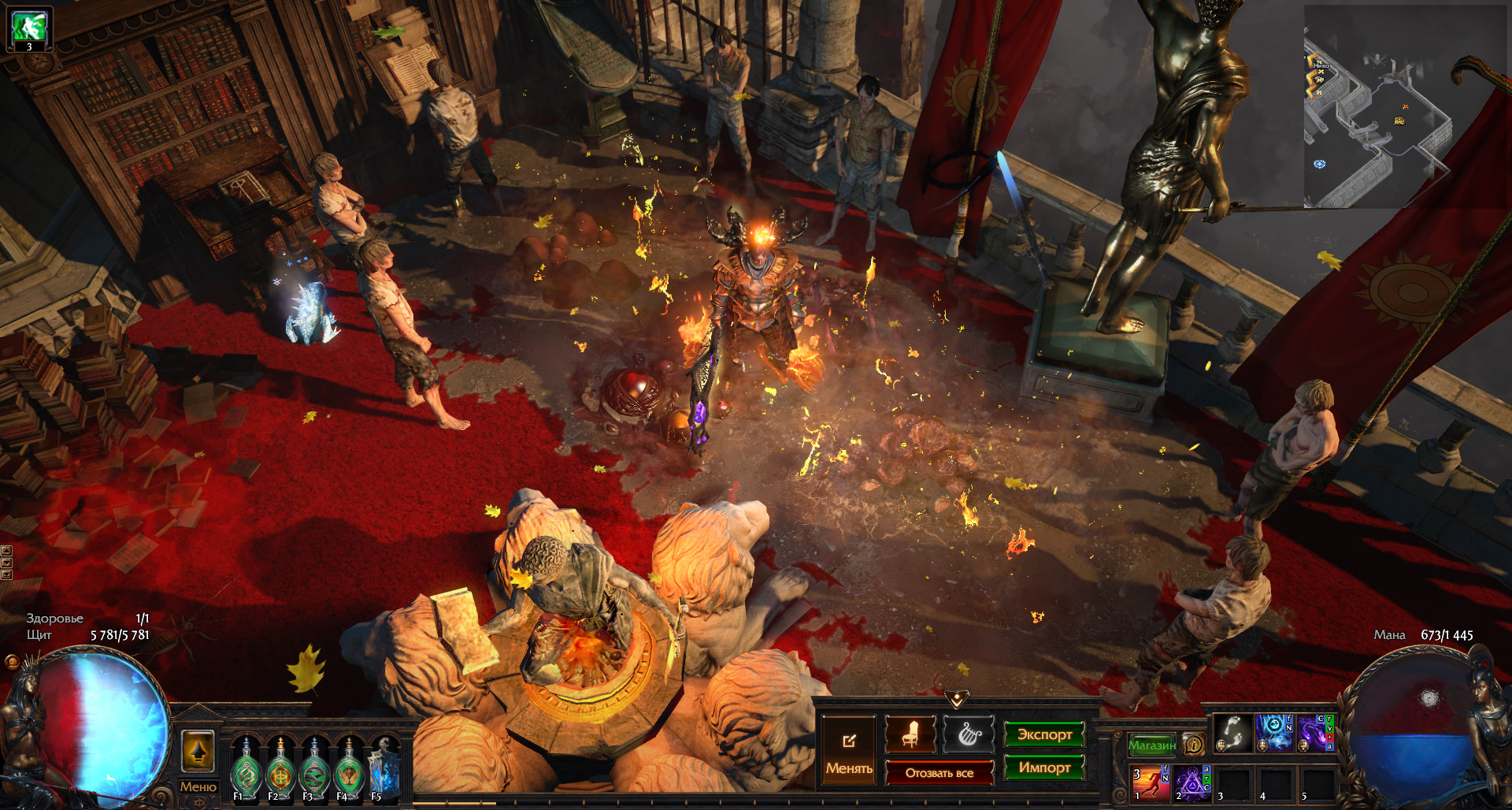Activate the blue swirl skill icon
This screenshot has height=810, width=1512.
1274,733
